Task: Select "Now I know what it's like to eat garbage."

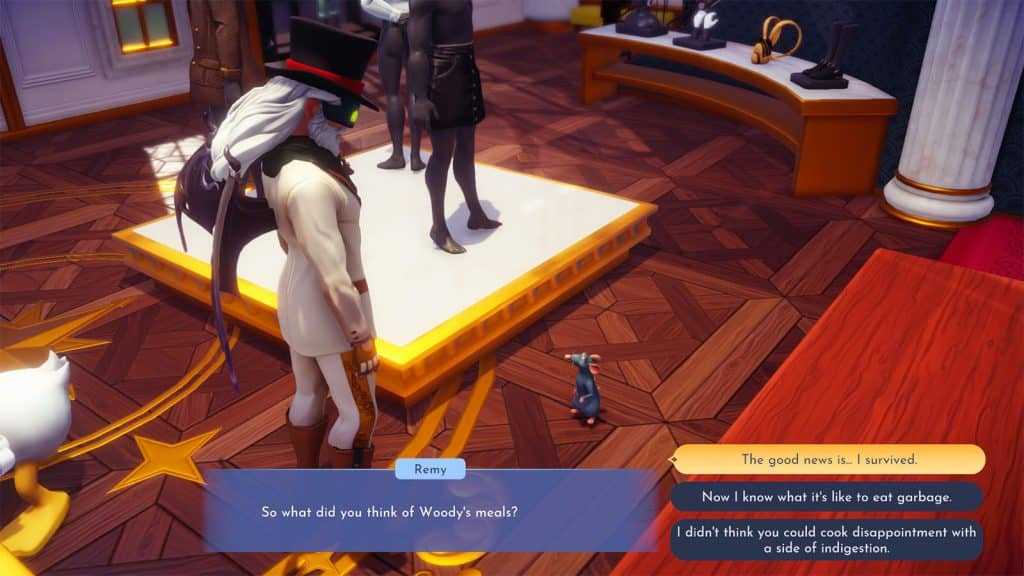Action: (x=826, y=497)
